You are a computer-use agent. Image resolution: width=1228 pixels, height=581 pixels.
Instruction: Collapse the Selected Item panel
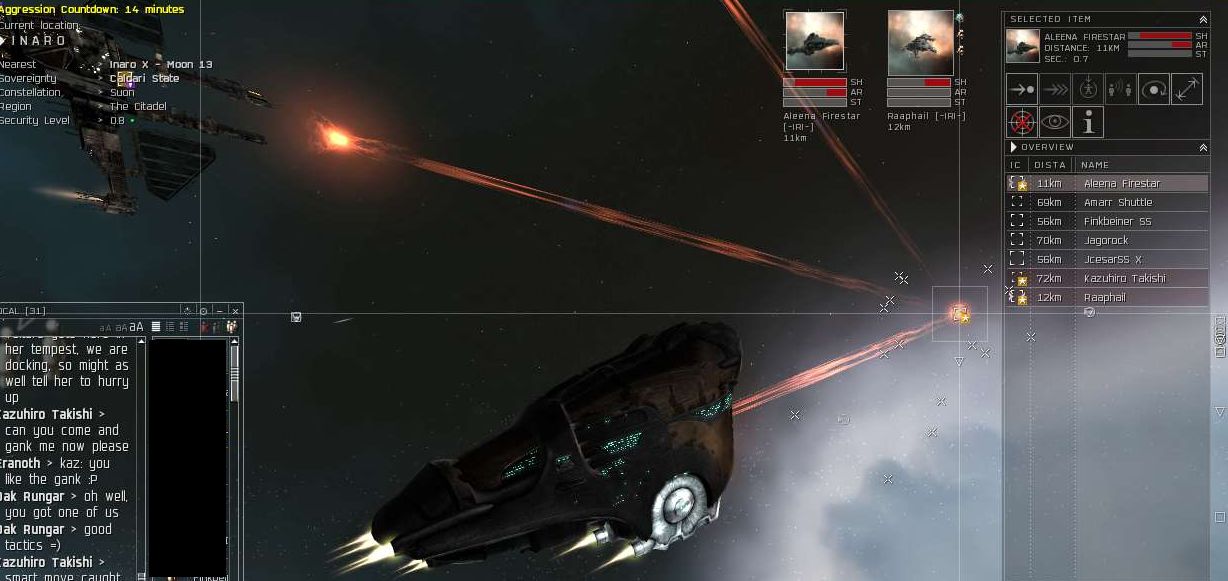[1203, 19]
